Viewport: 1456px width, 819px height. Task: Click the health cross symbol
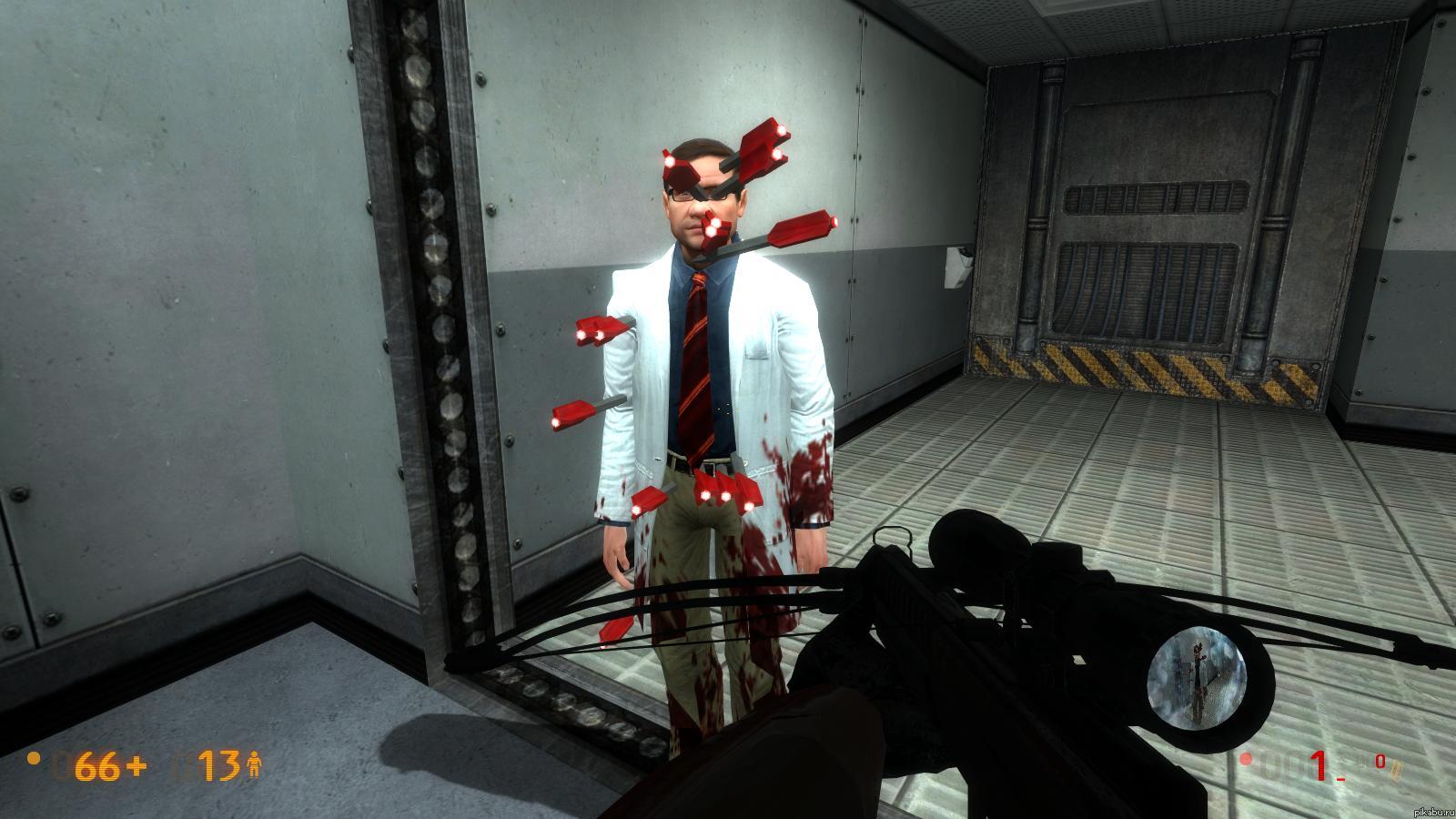(x=138, y=764)
